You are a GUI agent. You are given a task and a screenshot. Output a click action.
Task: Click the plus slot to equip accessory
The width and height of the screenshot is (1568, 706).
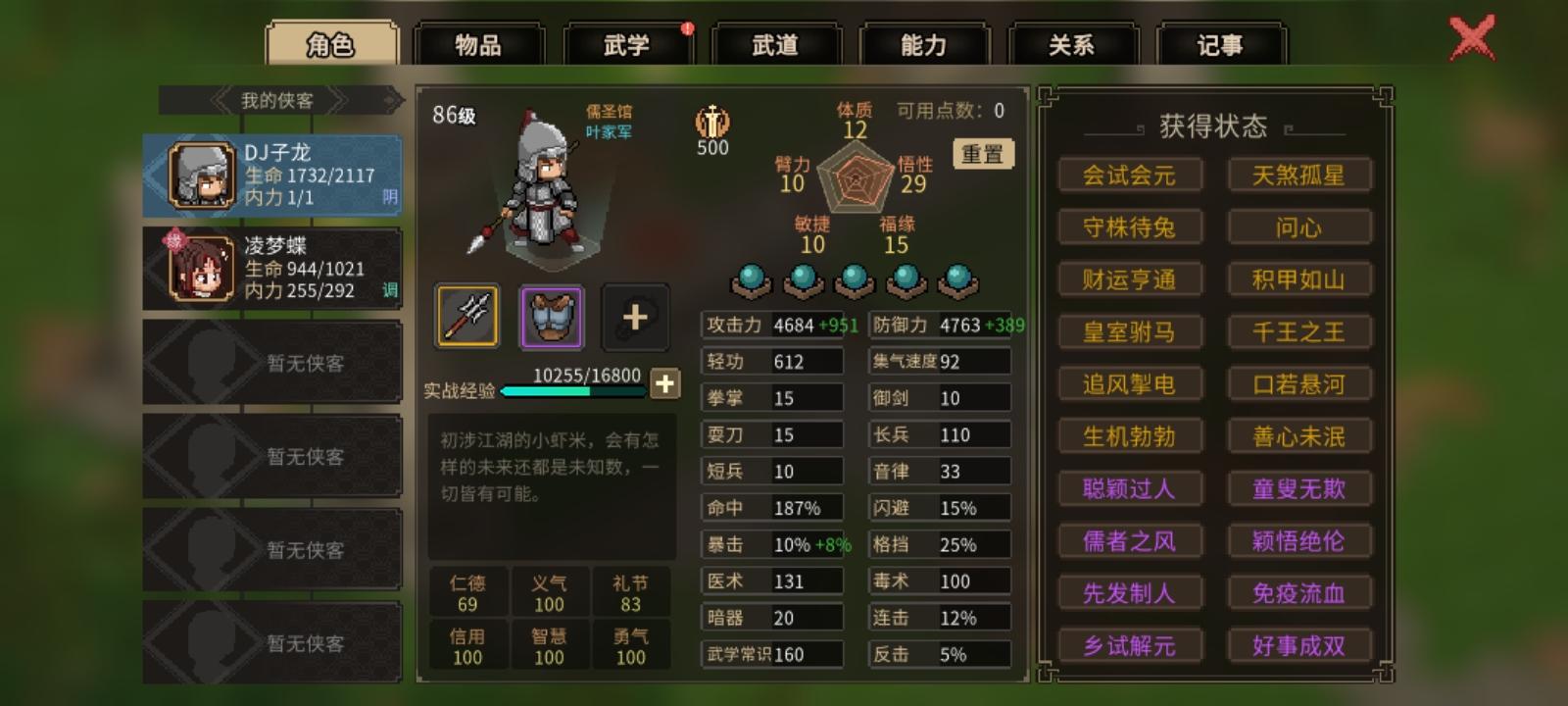635,317
